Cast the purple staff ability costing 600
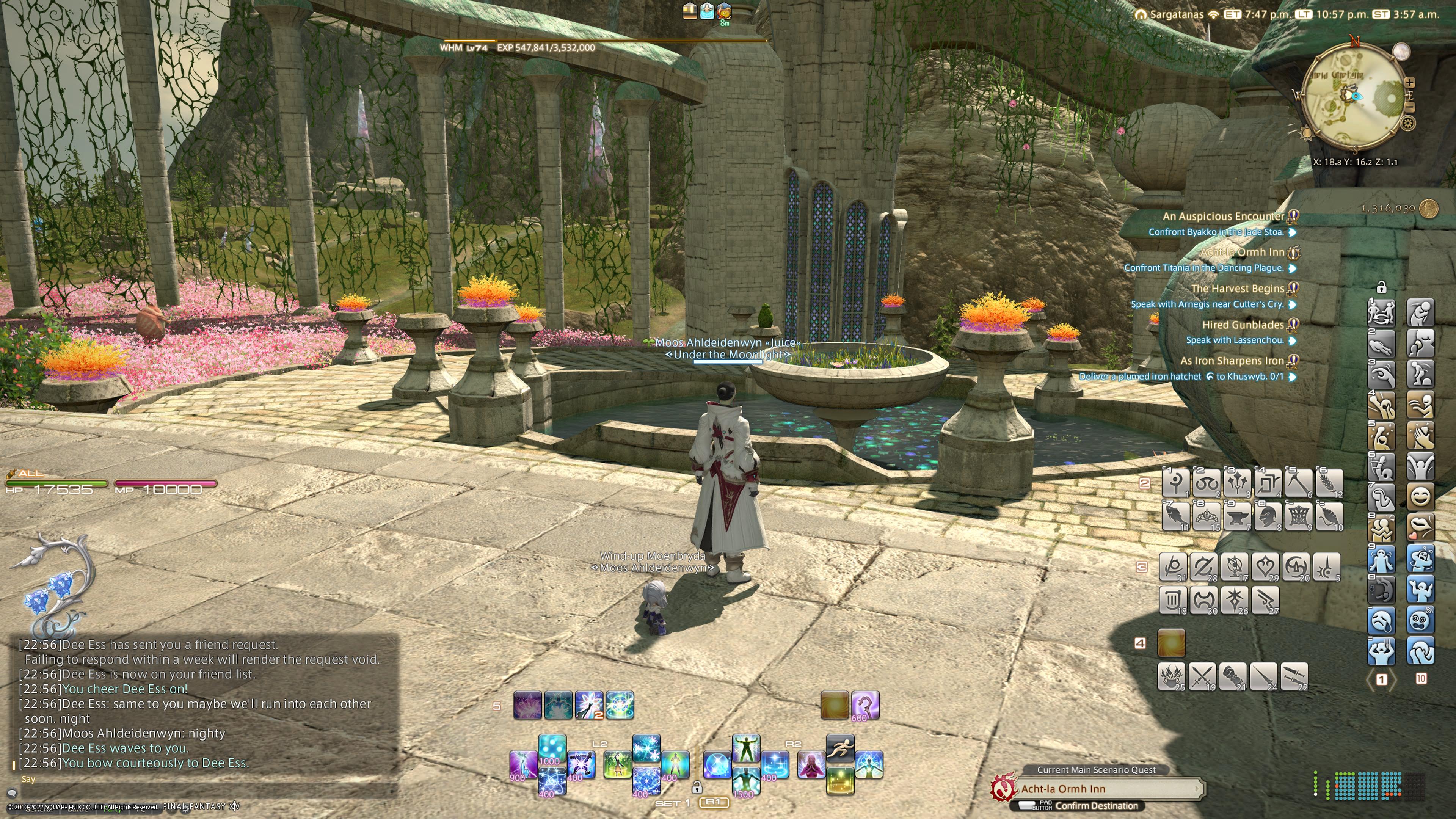Viewport: 1456px width, 819px height. (865, 705)
